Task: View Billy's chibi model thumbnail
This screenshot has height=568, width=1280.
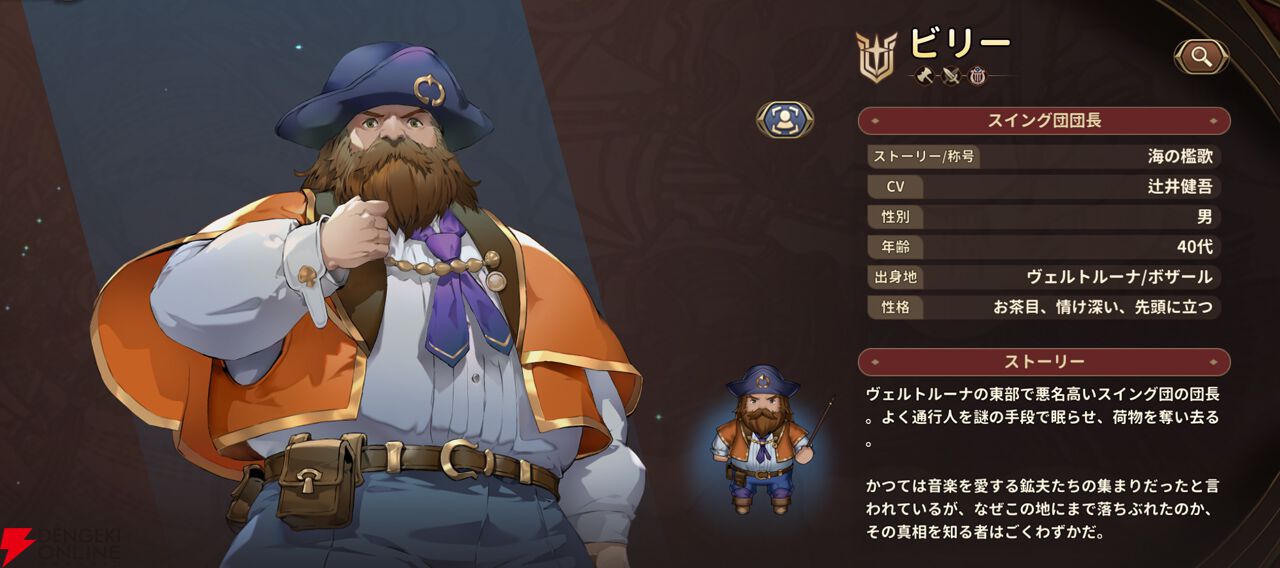Action: (x=765, y=438)
